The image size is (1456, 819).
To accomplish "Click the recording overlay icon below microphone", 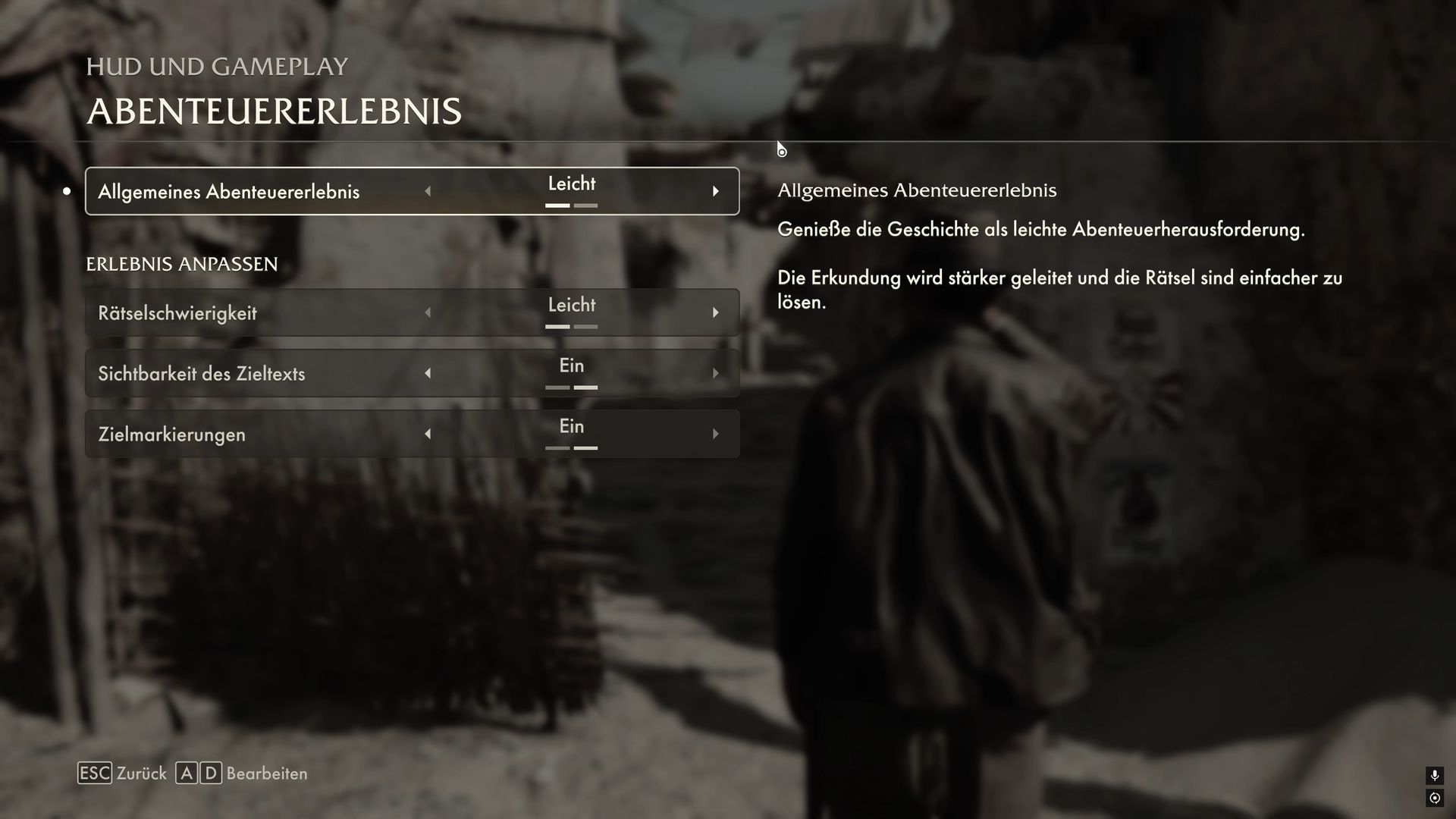I will coord(1434,798).
